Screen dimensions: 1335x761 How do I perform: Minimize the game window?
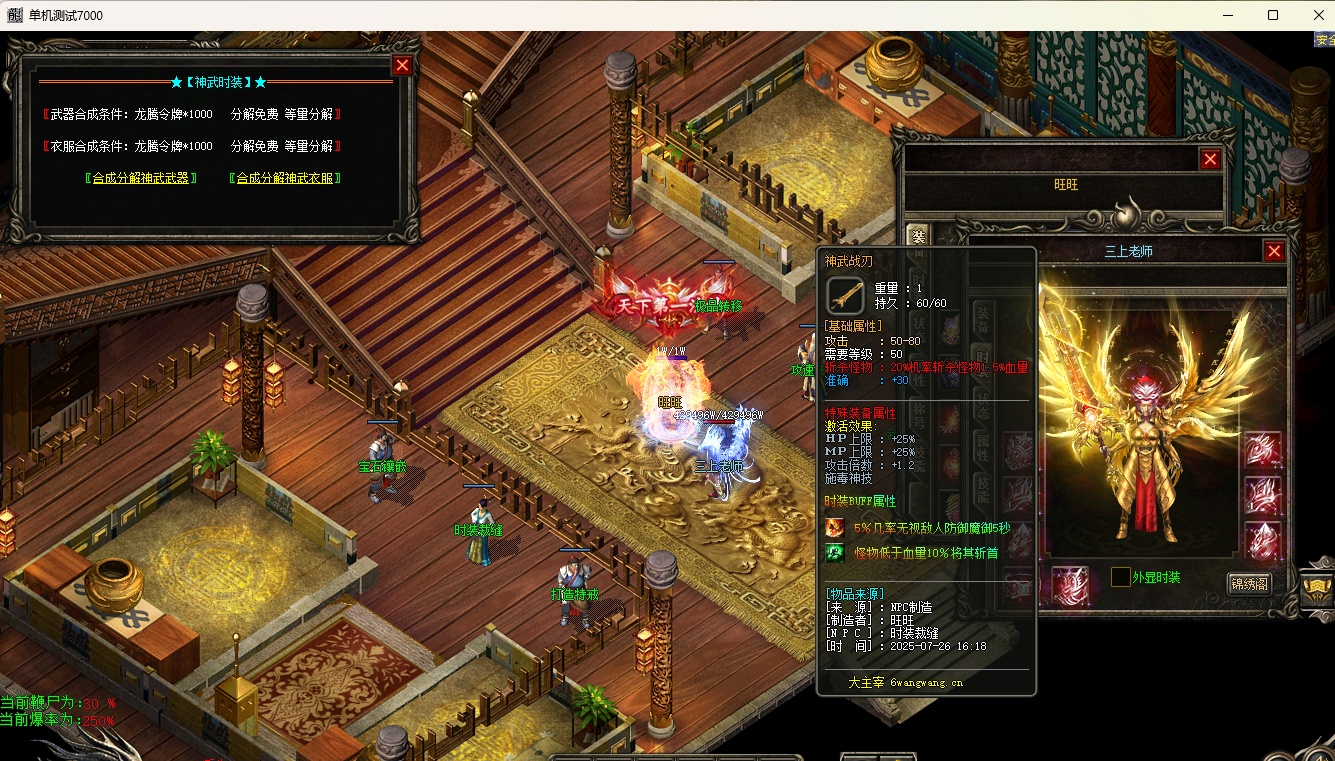[x=1227, y=15]
